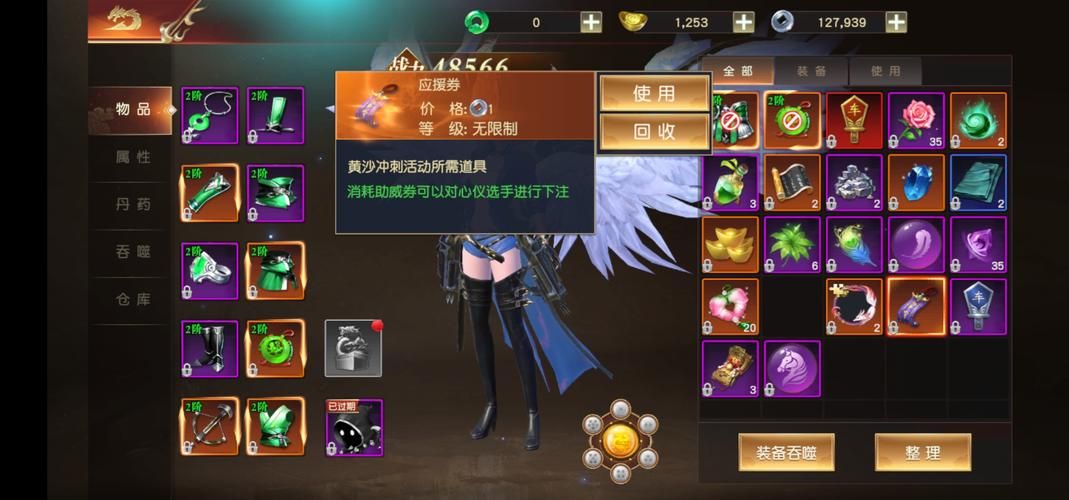1069x500 pixels.
Task: Add more jade currency with plus button
Action: [x=591, y=22]
